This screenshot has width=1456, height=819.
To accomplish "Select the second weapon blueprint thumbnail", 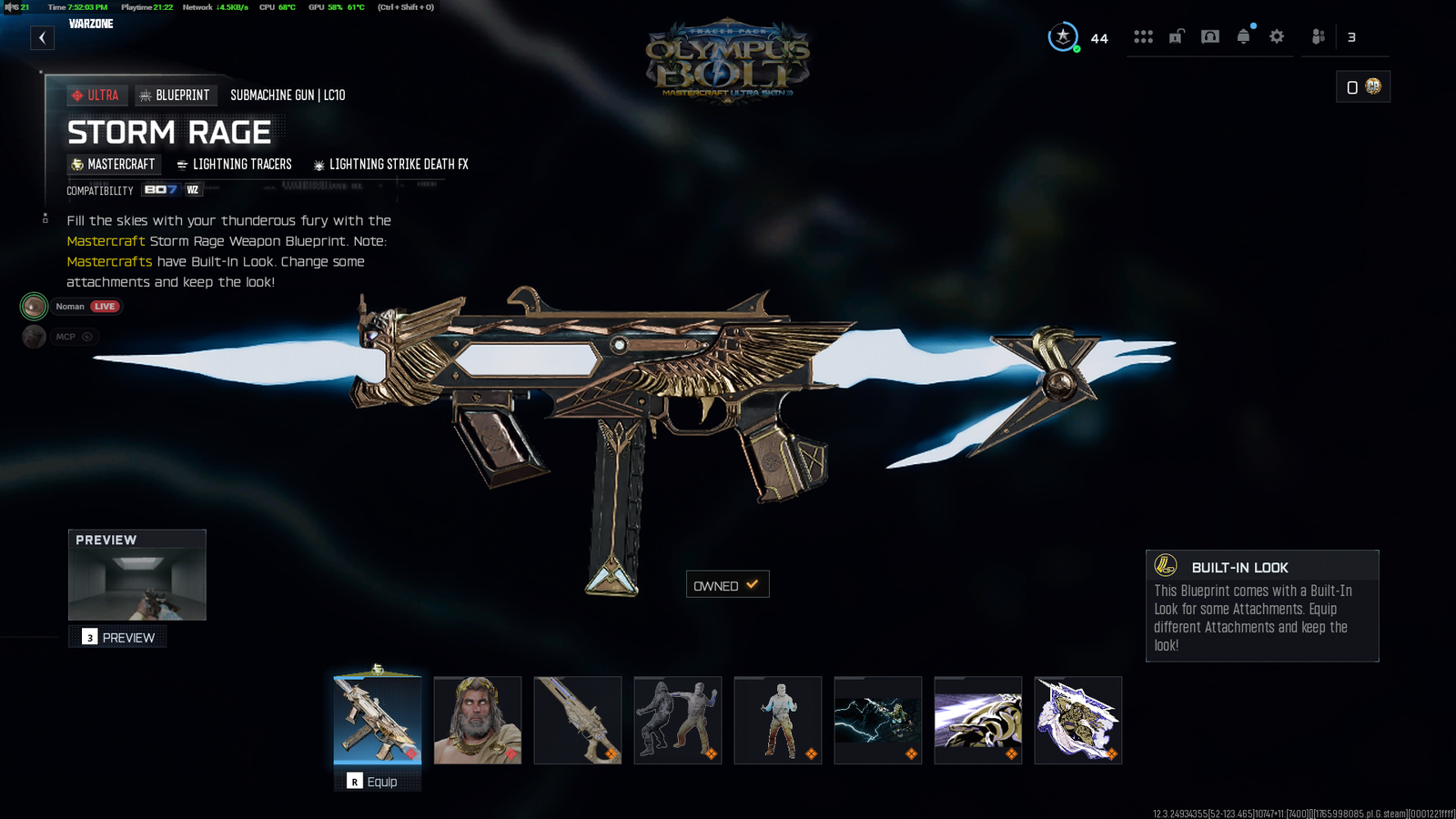I will point(578,720).
